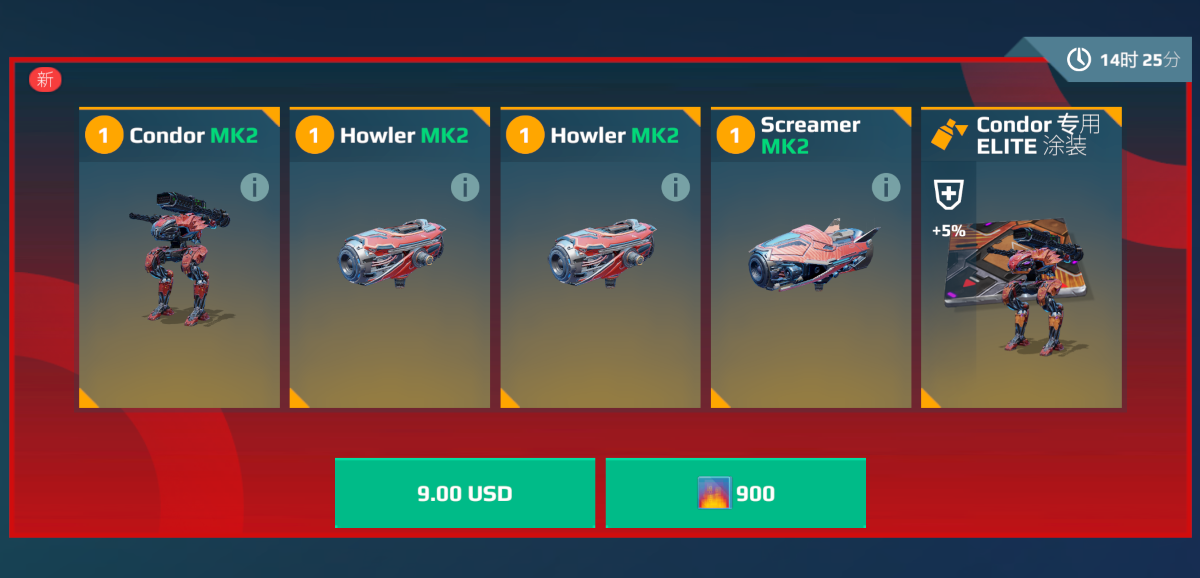Show info for the Condor MK2 robot
The height and width of the screenshot is (578, 1200).
point(255,187)
